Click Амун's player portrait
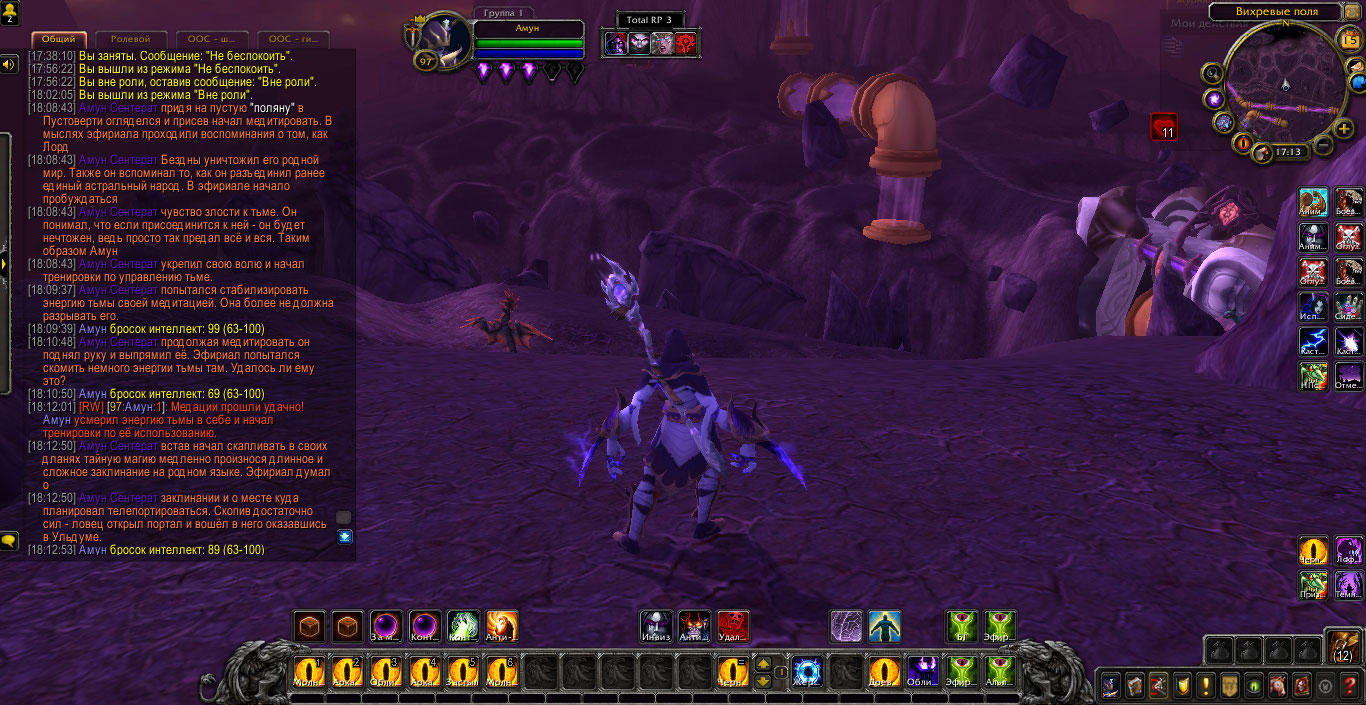This screenshot has height=705, width=1366. [443, 42]
